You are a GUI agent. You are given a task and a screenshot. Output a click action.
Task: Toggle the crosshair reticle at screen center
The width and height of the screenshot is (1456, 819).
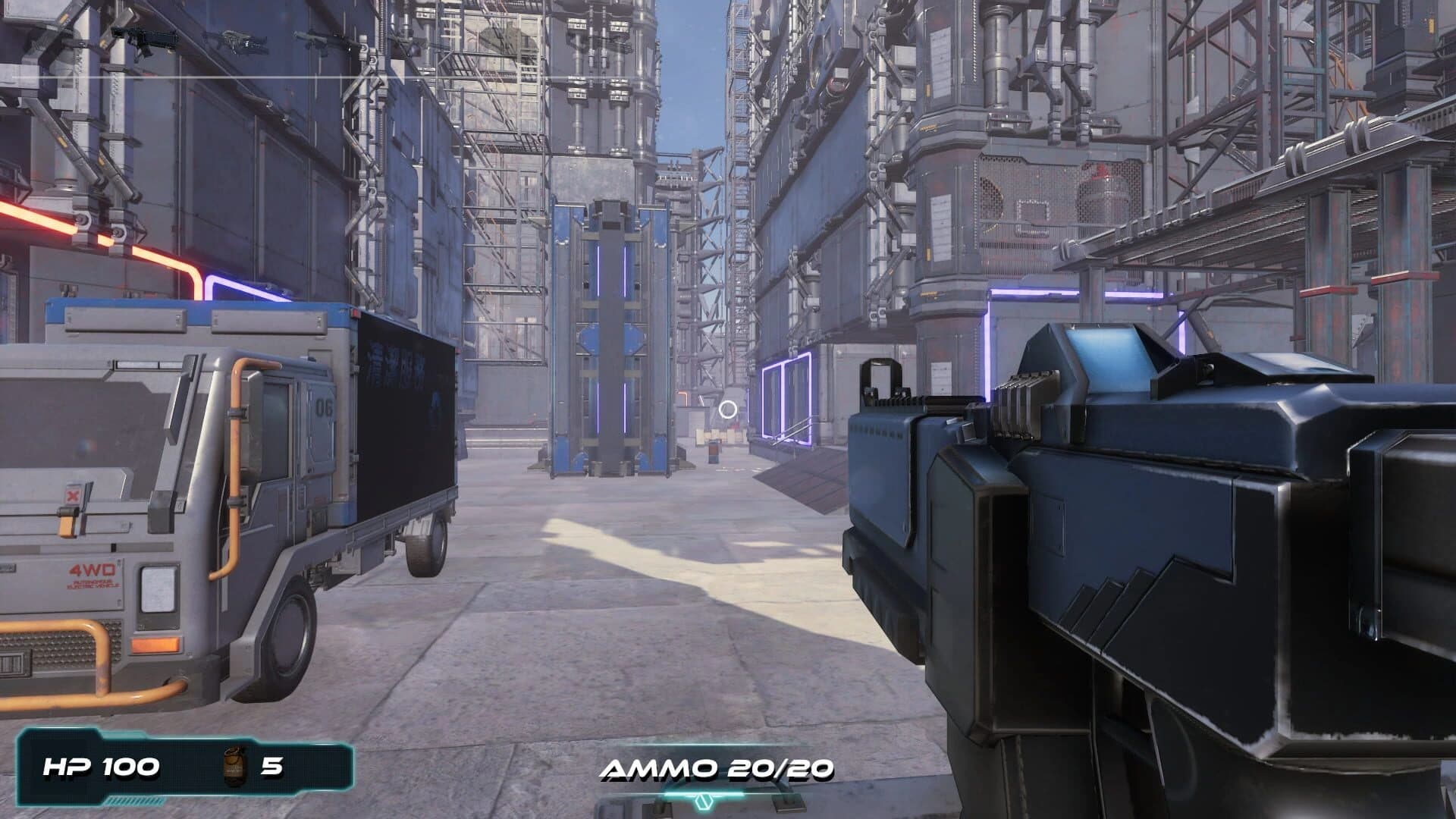[x=728, y=410]
